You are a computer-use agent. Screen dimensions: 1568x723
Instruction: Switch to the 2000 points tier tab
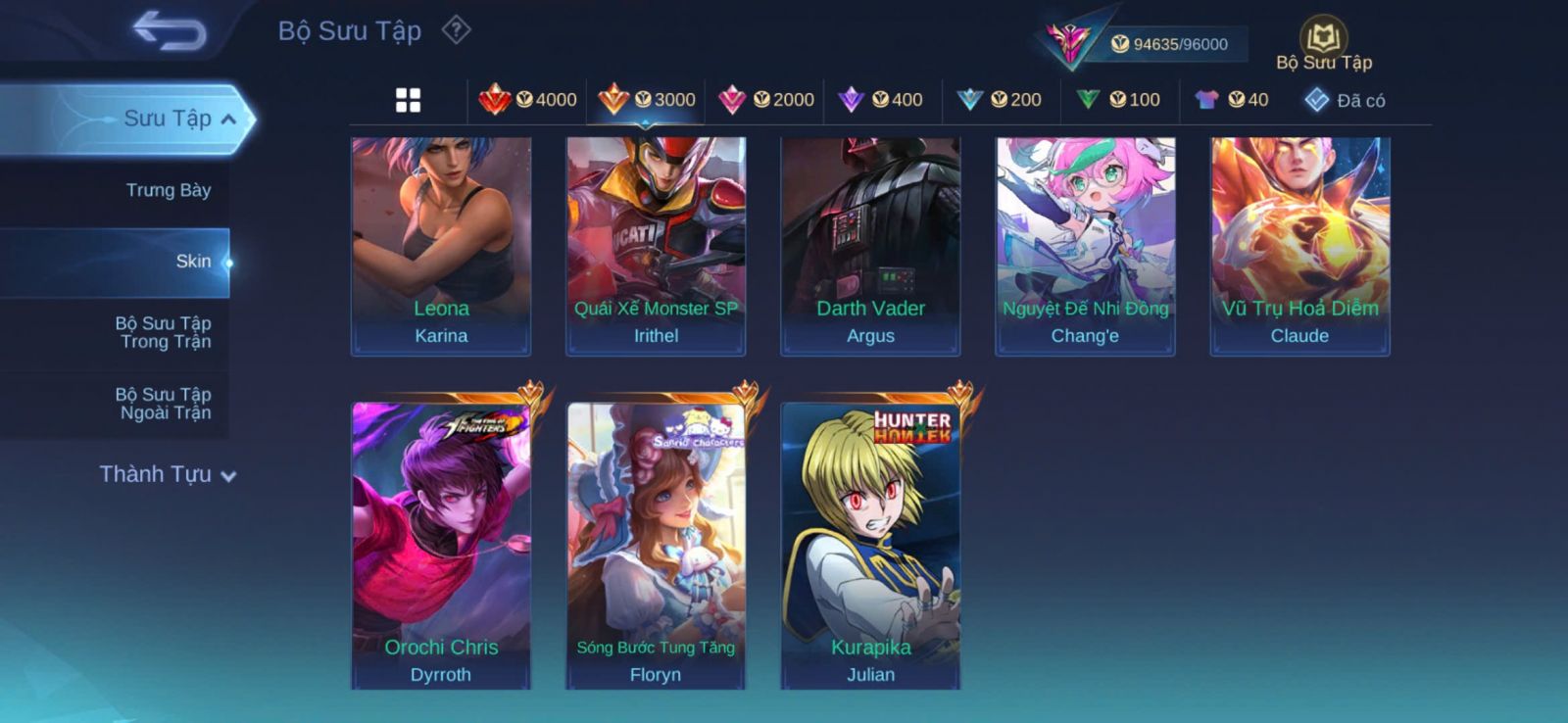point(766,100)
